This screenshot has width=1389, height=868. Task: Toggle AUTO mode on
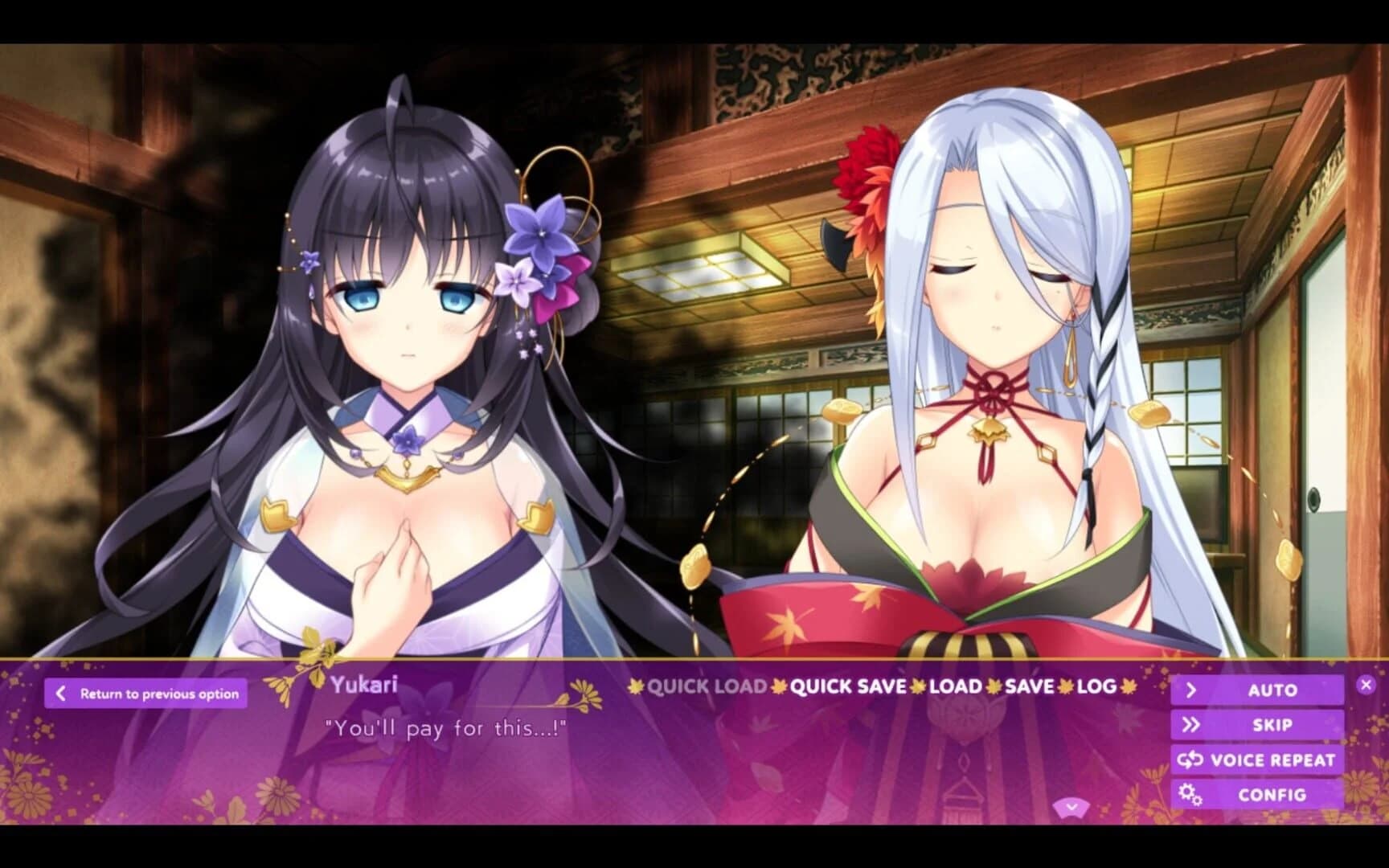[x=1273, y=690]
